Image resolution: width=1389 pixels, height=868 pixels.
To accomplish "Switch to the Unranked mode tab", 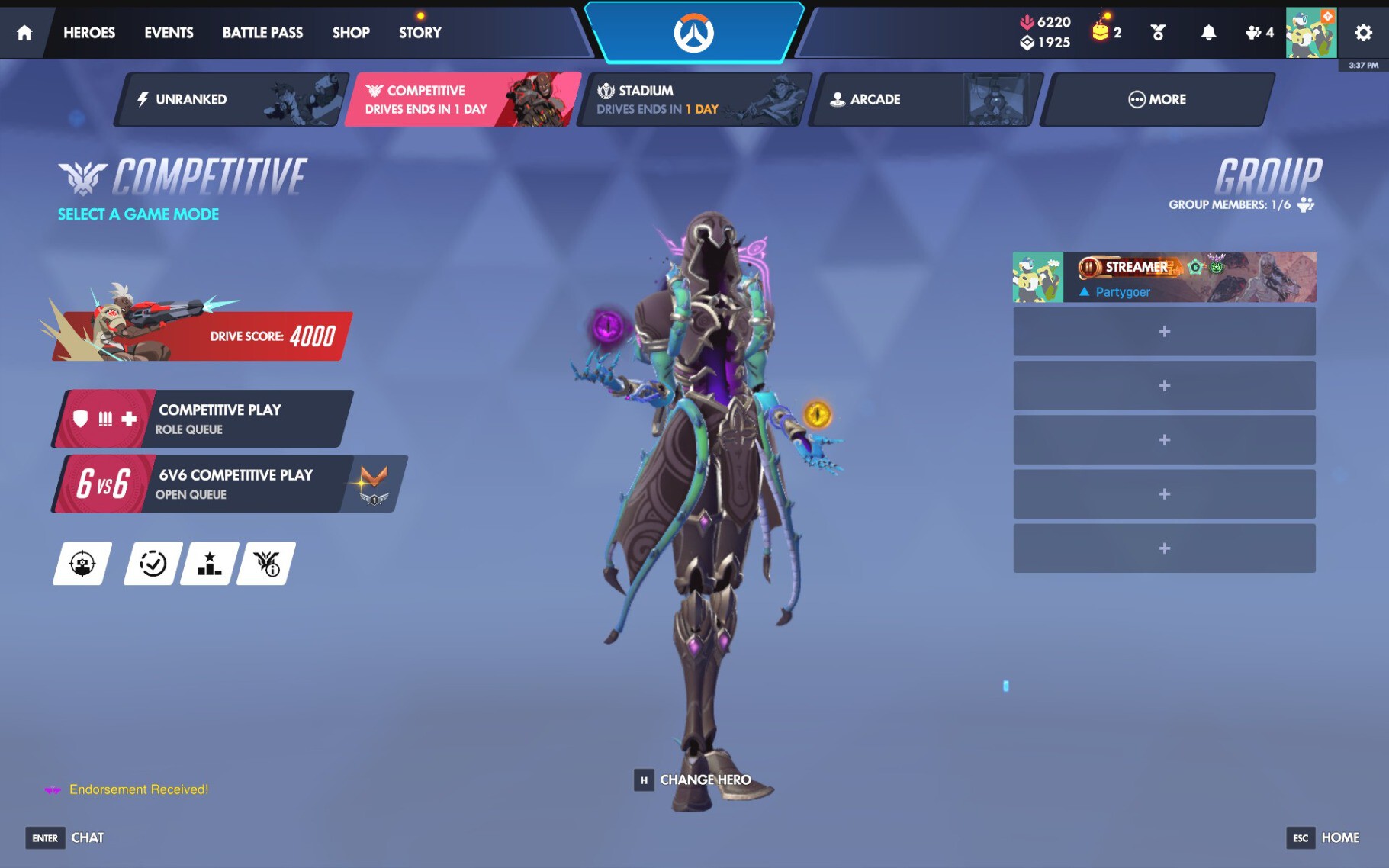I will [x=229, y=99].
